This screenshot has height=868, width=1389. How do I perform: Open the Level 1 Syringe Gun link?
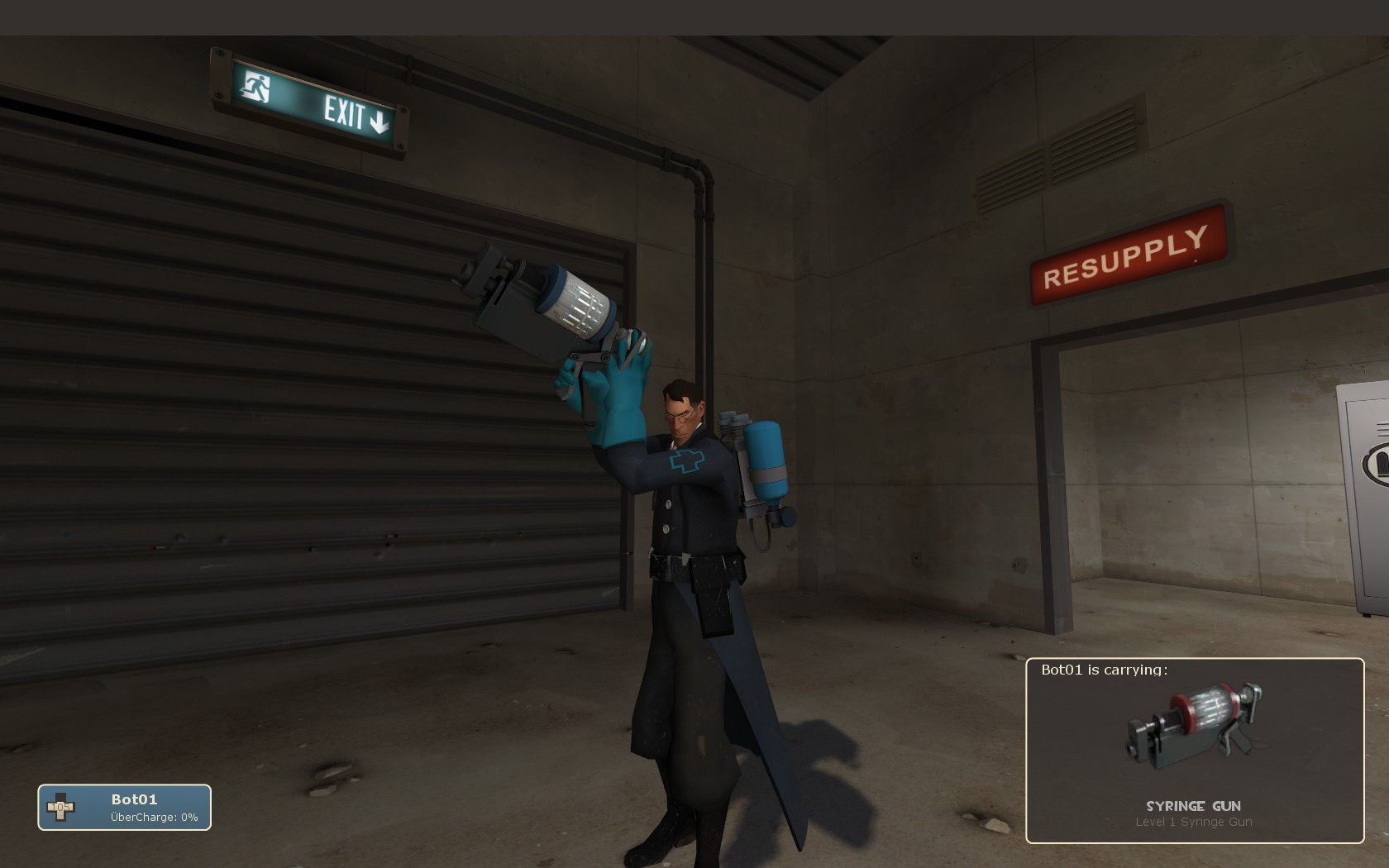1195,822
